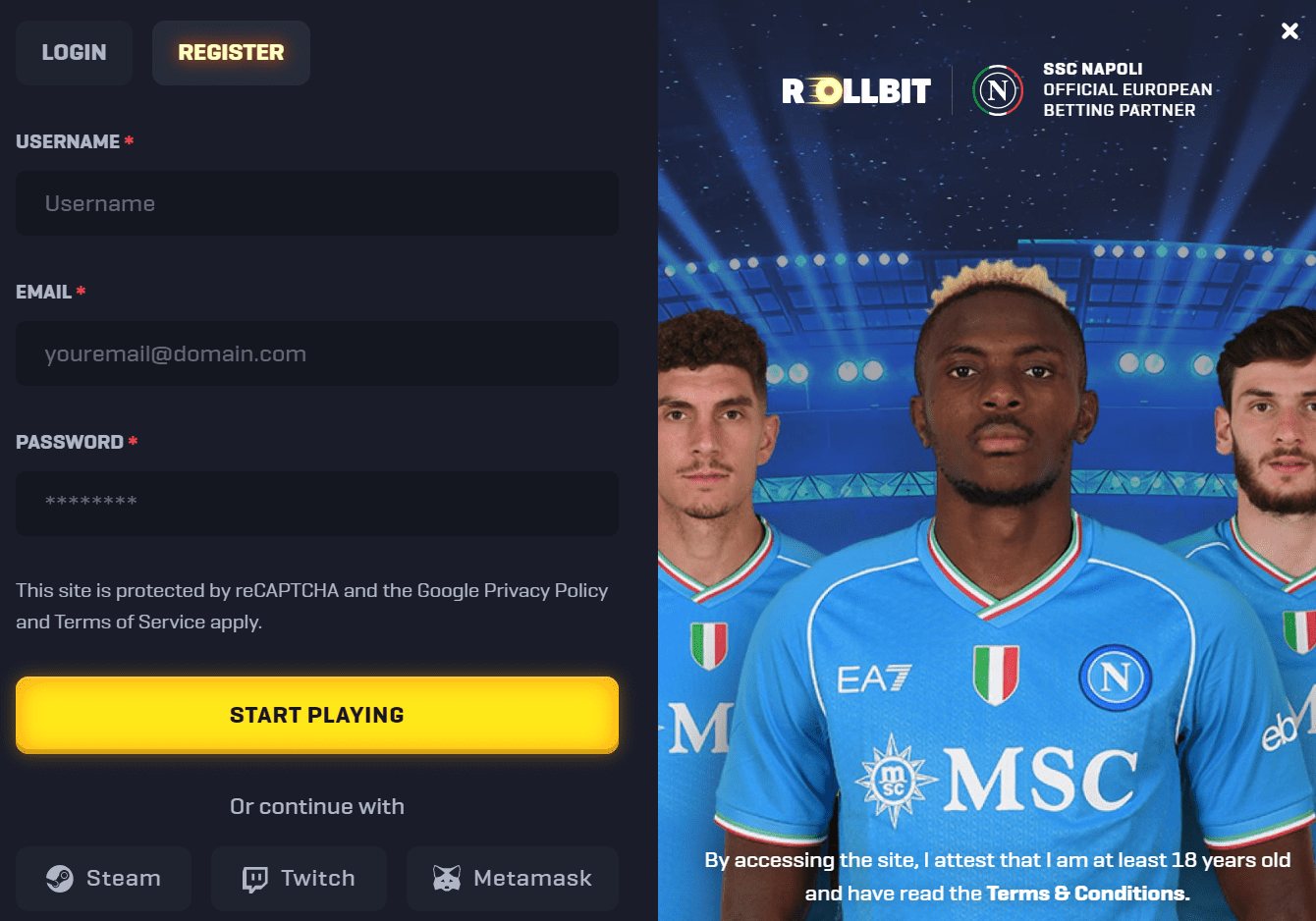Connect using Metamask wallet

point(513,878)
